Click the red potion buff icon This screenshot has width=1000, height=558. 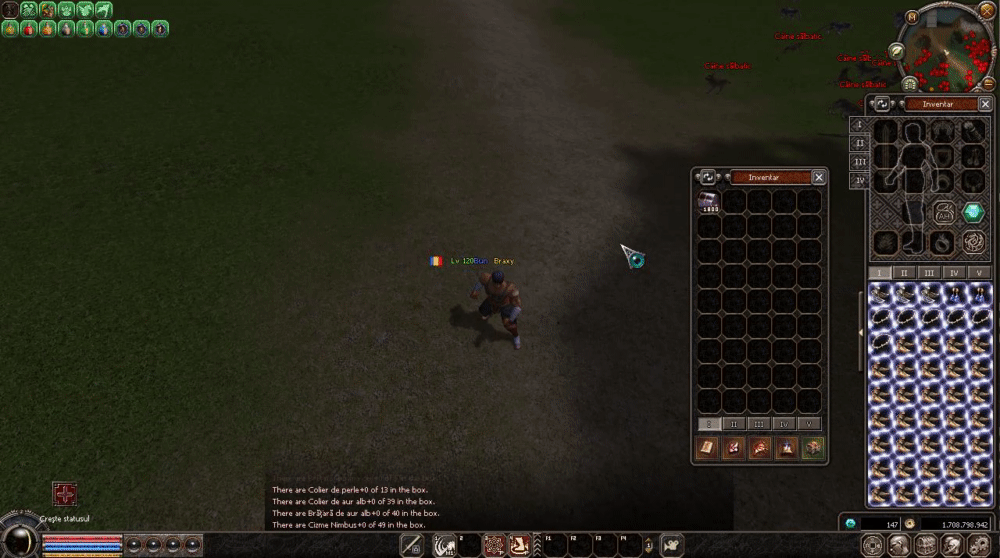pos(28,29)
